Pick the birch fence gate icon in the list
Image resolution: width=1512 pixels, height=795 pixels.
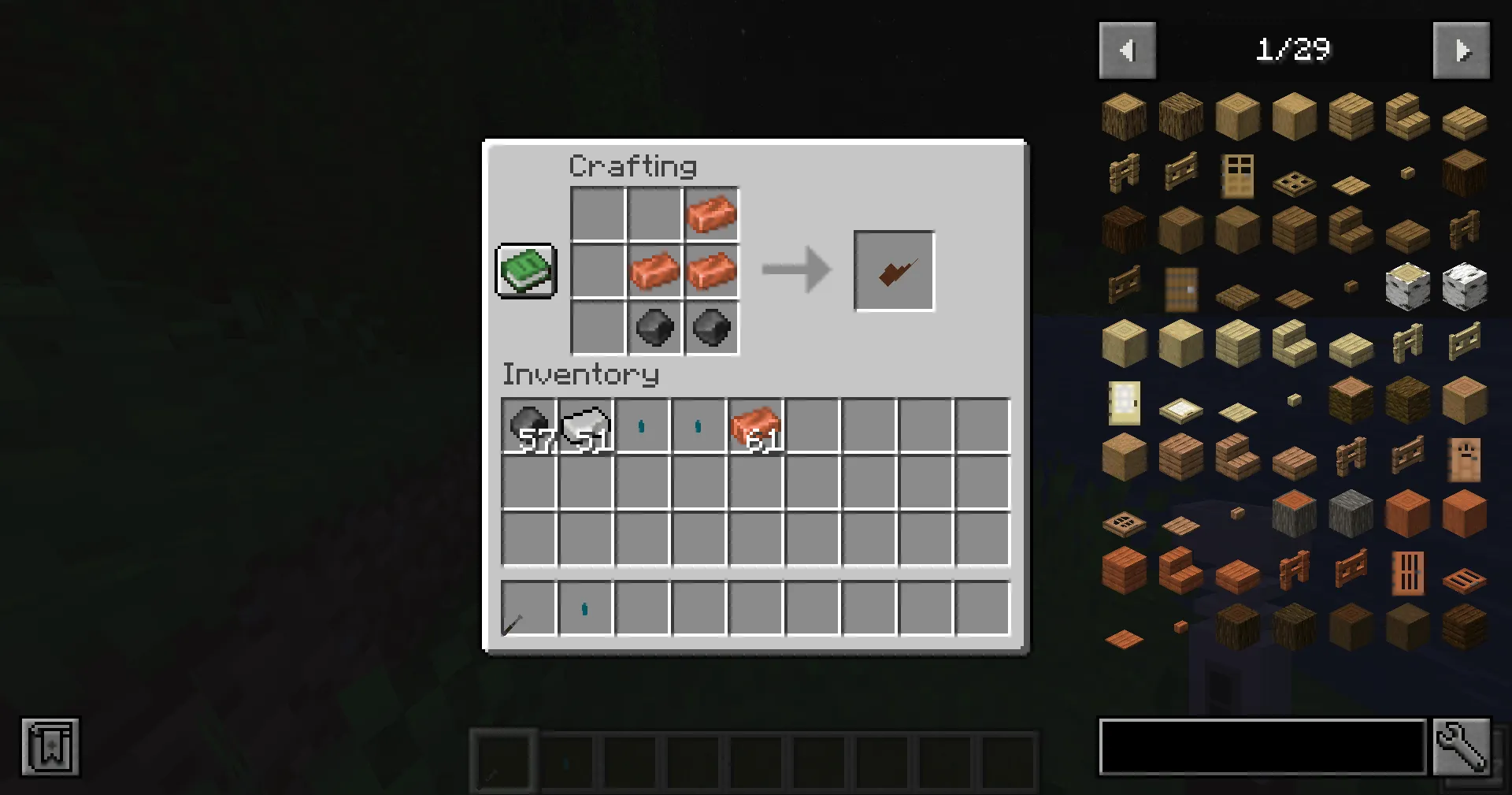[x=1462, y=344]
